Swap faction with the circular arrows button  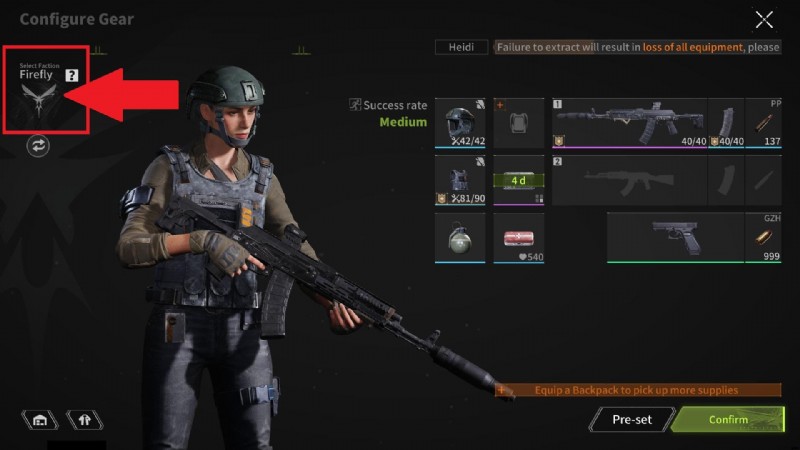coord(39,146)
